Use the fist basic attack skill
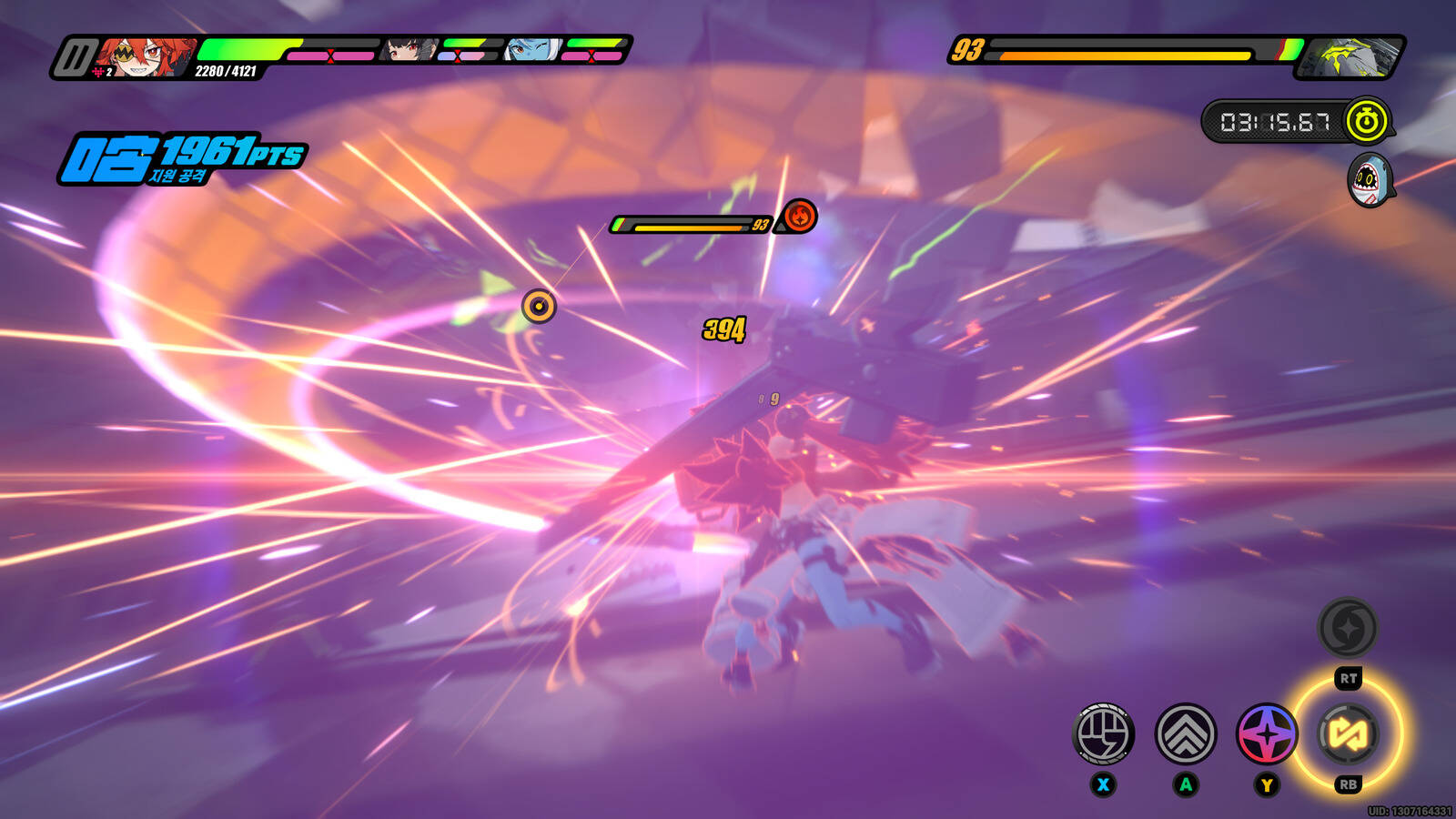This screenshot has height=819, width=1456. coord(1103,733)
